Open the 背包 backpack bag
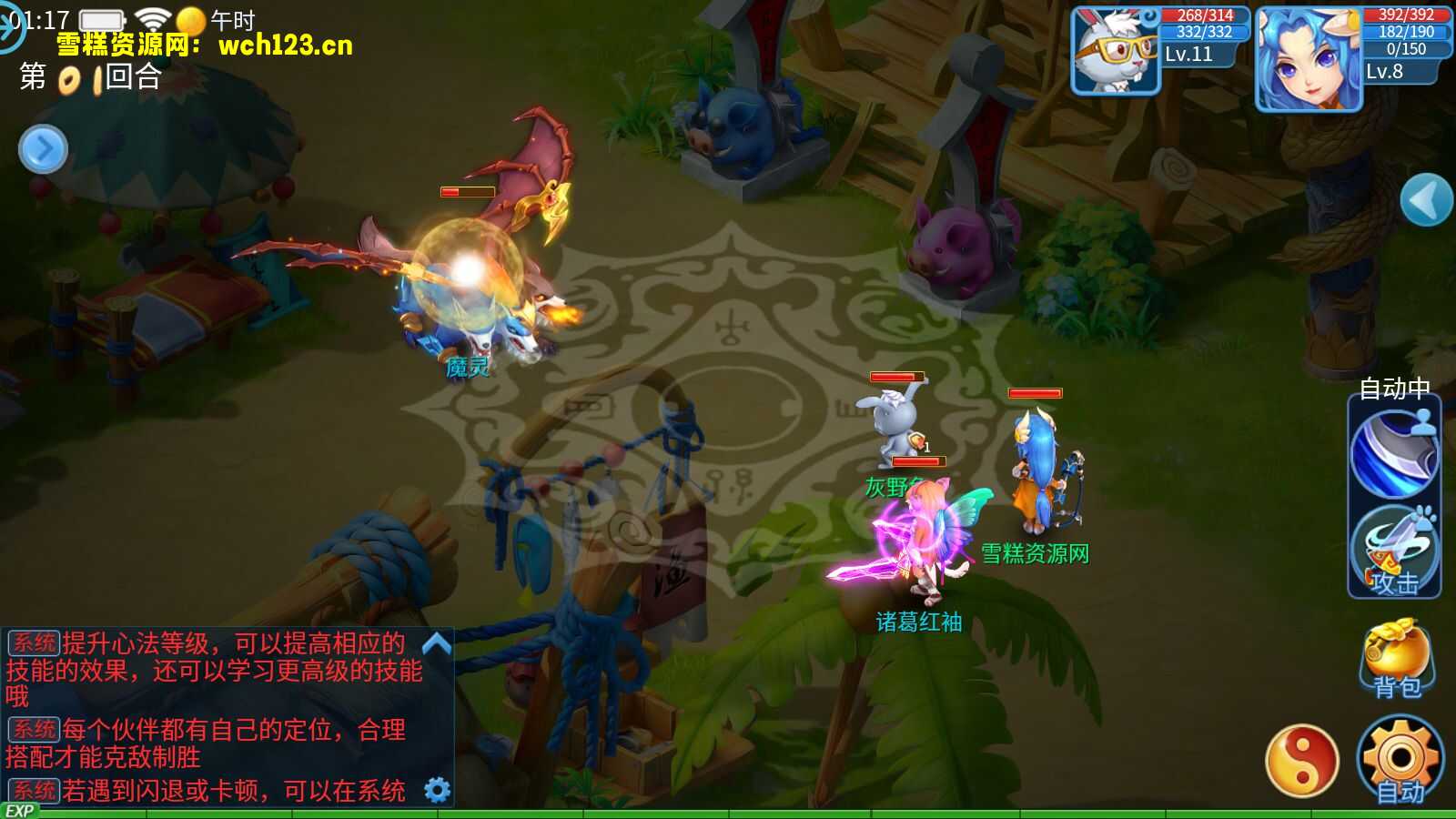Viewport: 1456px width, 819px height. [1397, 658]
